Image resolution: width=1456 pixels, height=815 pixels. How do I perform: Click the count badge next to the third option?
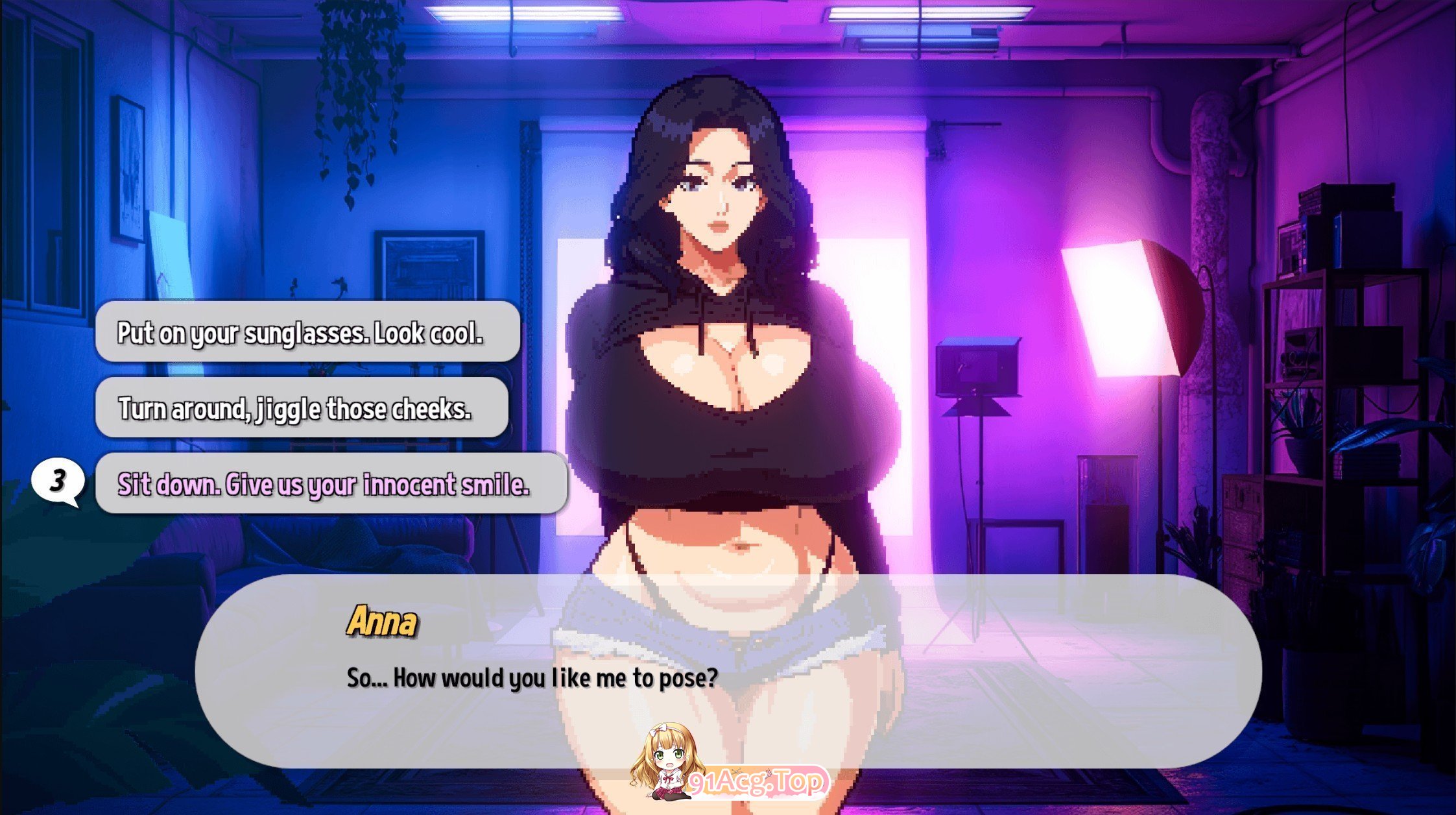click(58, 481)
